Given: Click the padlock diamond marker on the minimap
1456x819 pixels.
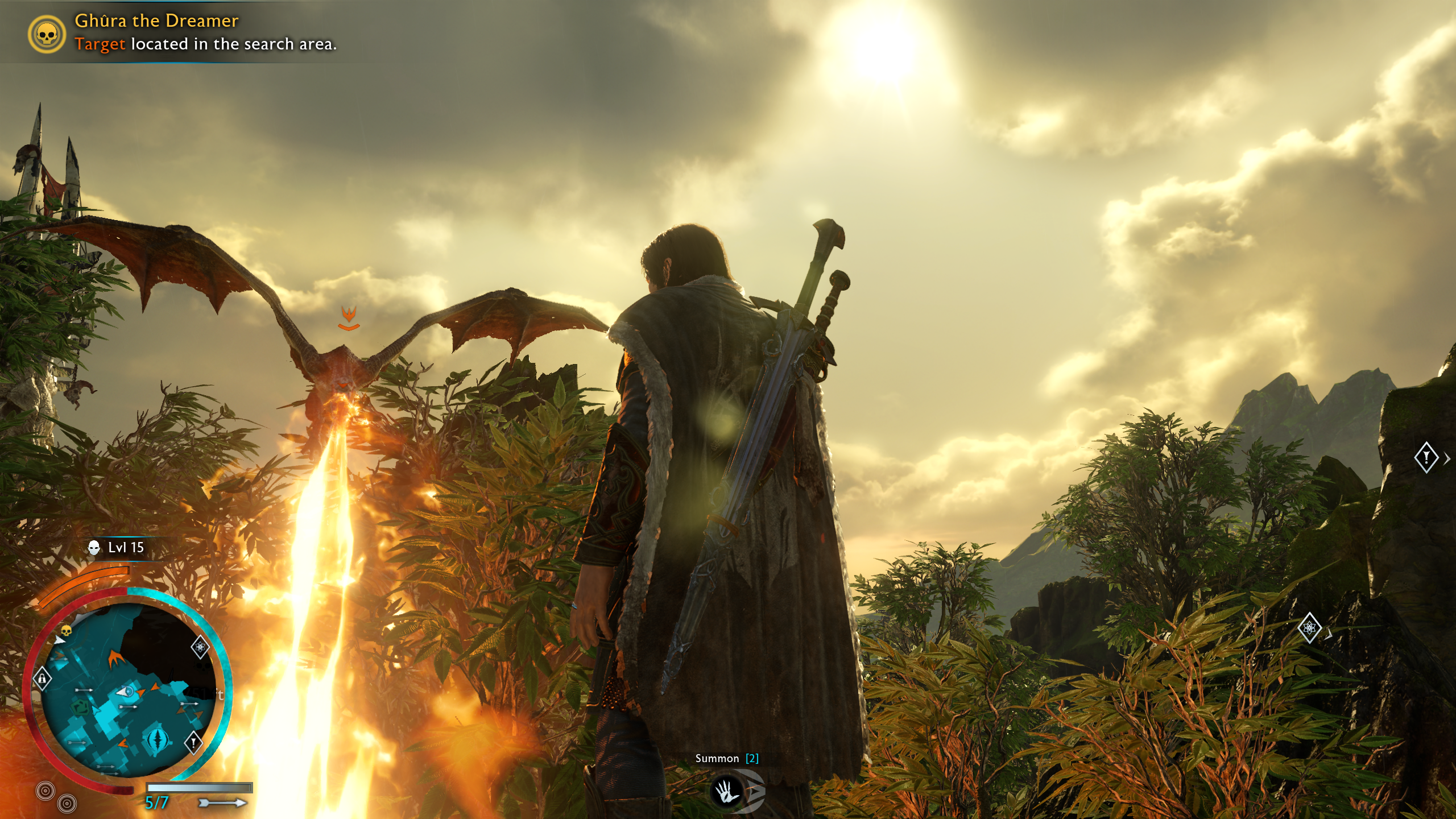Looking at the screenshot, I should [42, 678].
